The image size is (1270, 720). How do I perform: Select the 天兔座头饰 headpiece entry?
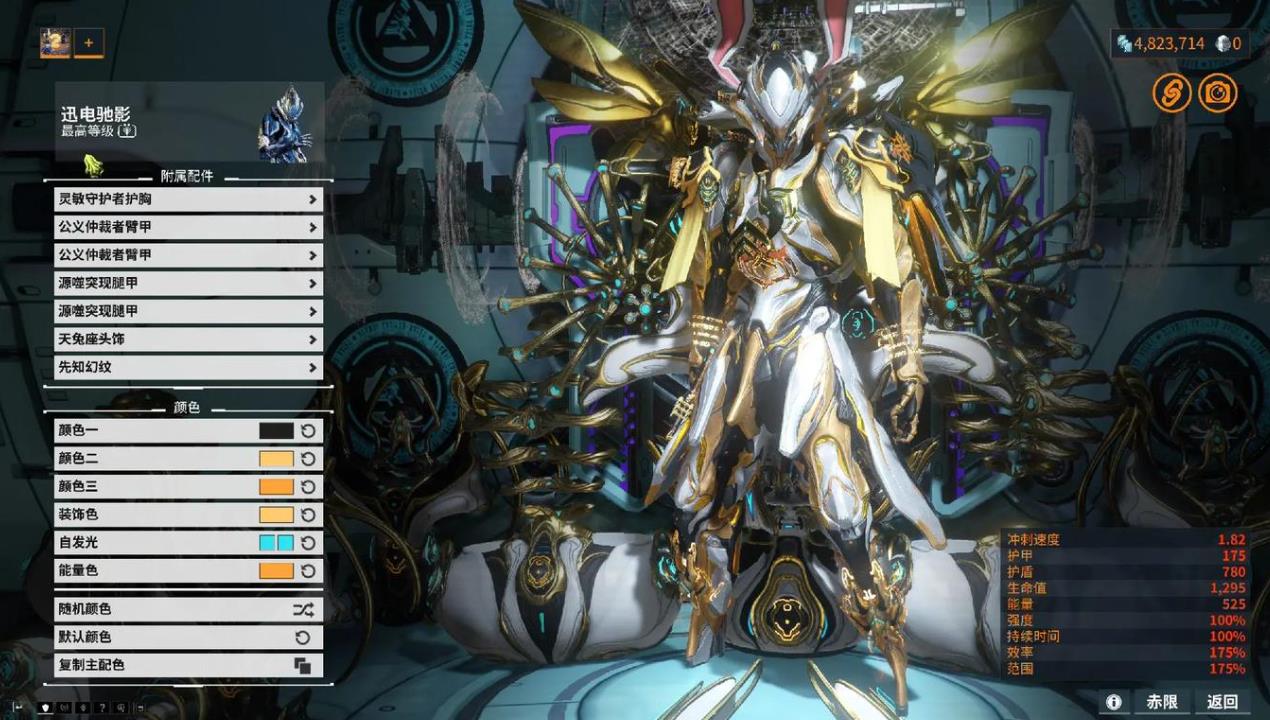188,339
